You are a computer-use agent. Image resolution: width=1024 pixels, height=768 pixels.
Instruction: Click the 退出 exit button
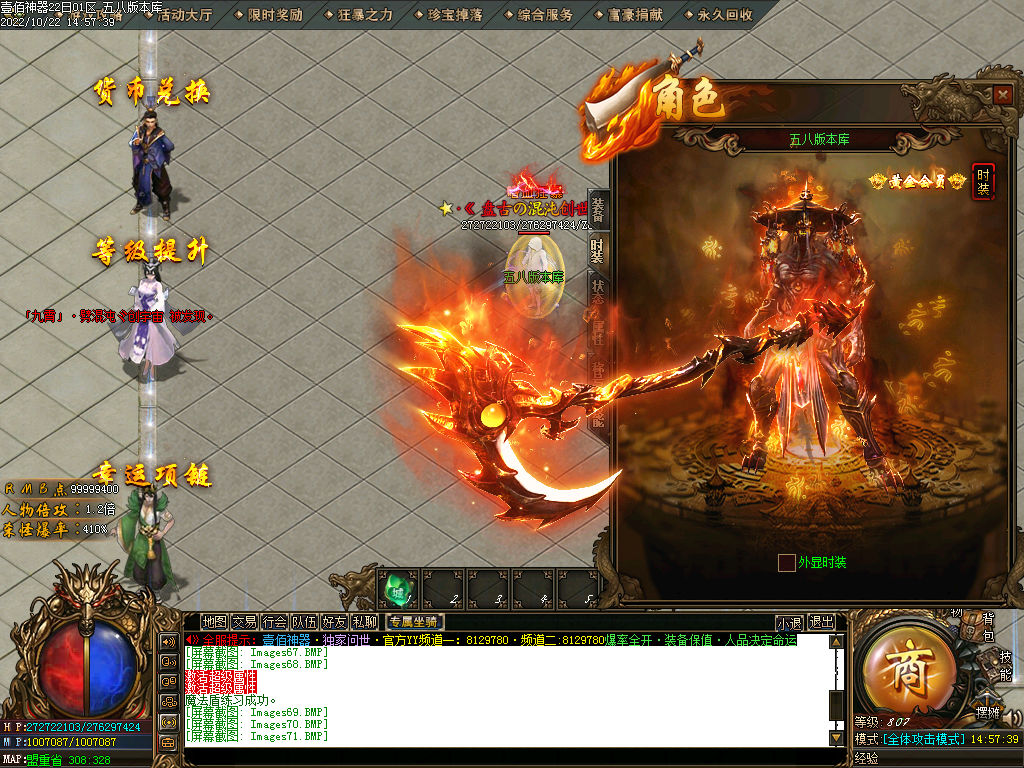tap(821, 622)
